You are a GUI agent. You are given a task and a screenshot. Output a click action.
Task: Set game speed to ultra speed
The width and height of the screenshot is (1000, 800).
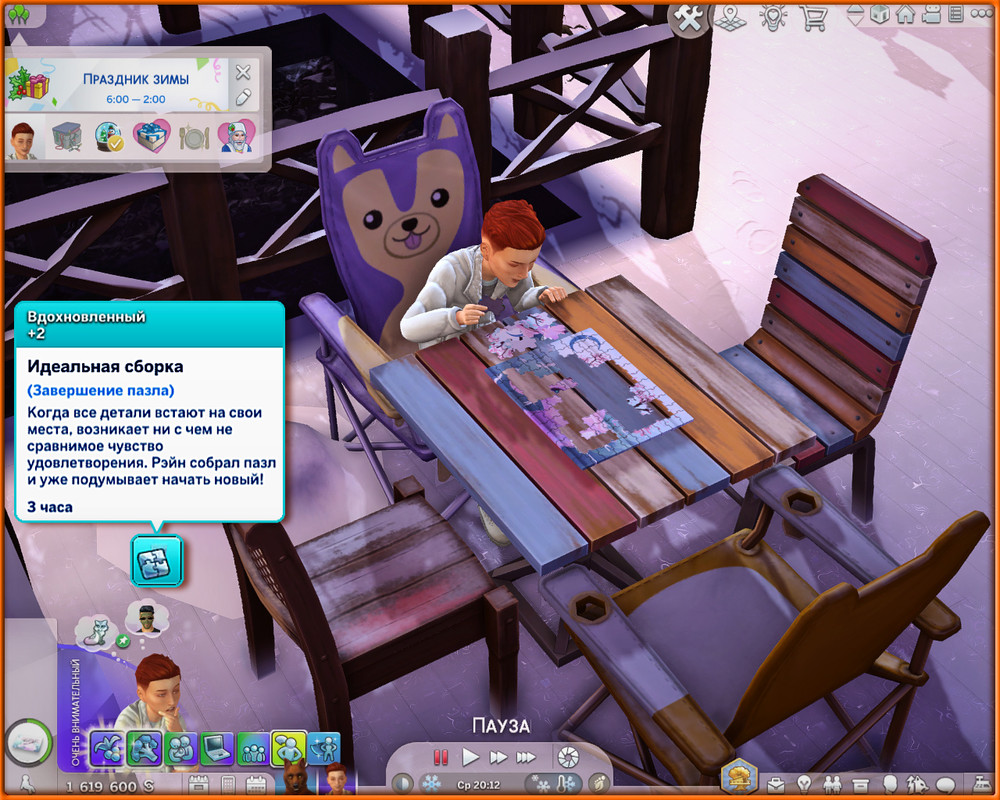[x=526, y=757]
